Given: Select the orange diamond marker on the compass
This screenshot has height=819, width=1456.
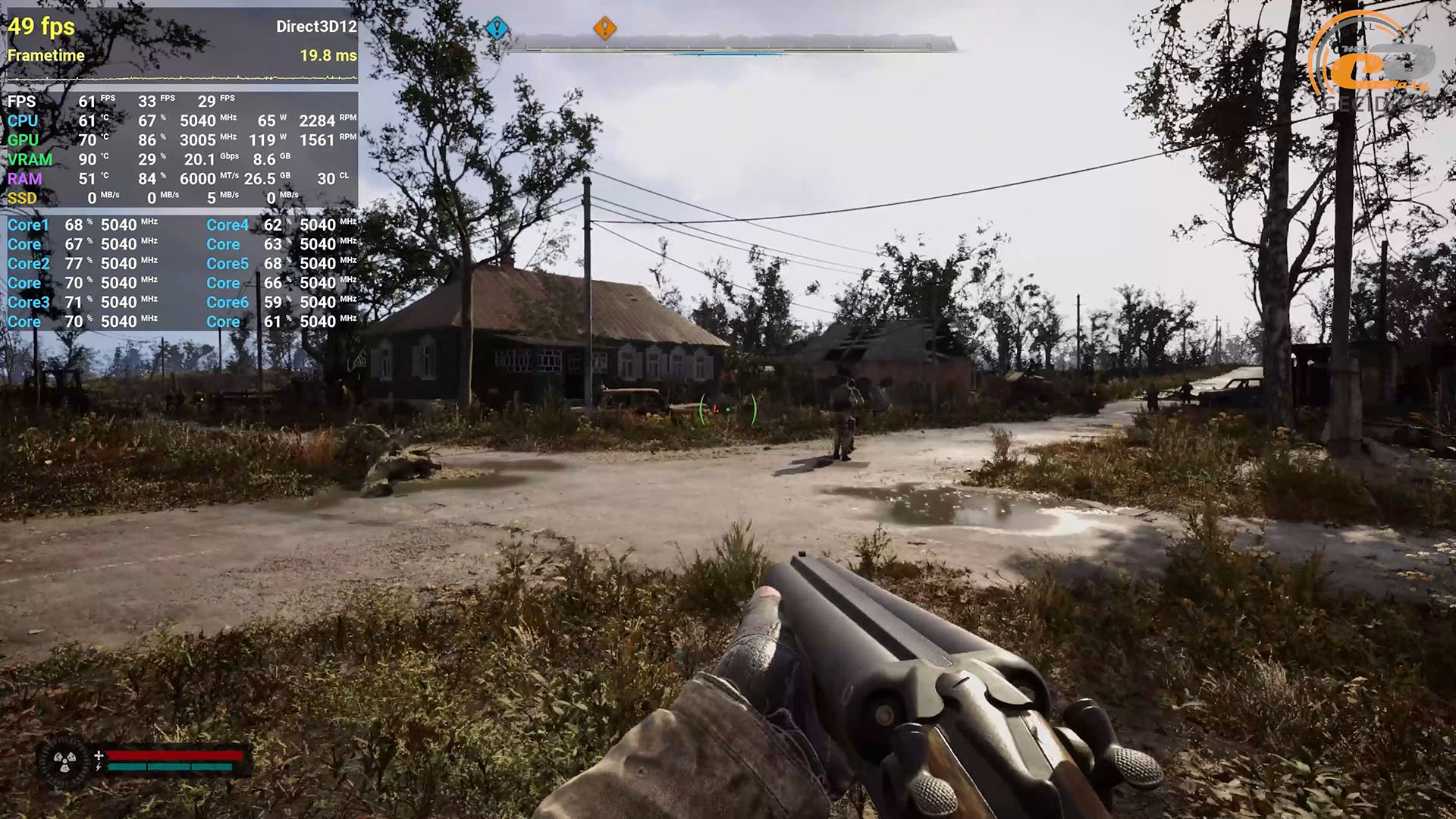Looking at the screenshot, I should click(x=604, y=28).
